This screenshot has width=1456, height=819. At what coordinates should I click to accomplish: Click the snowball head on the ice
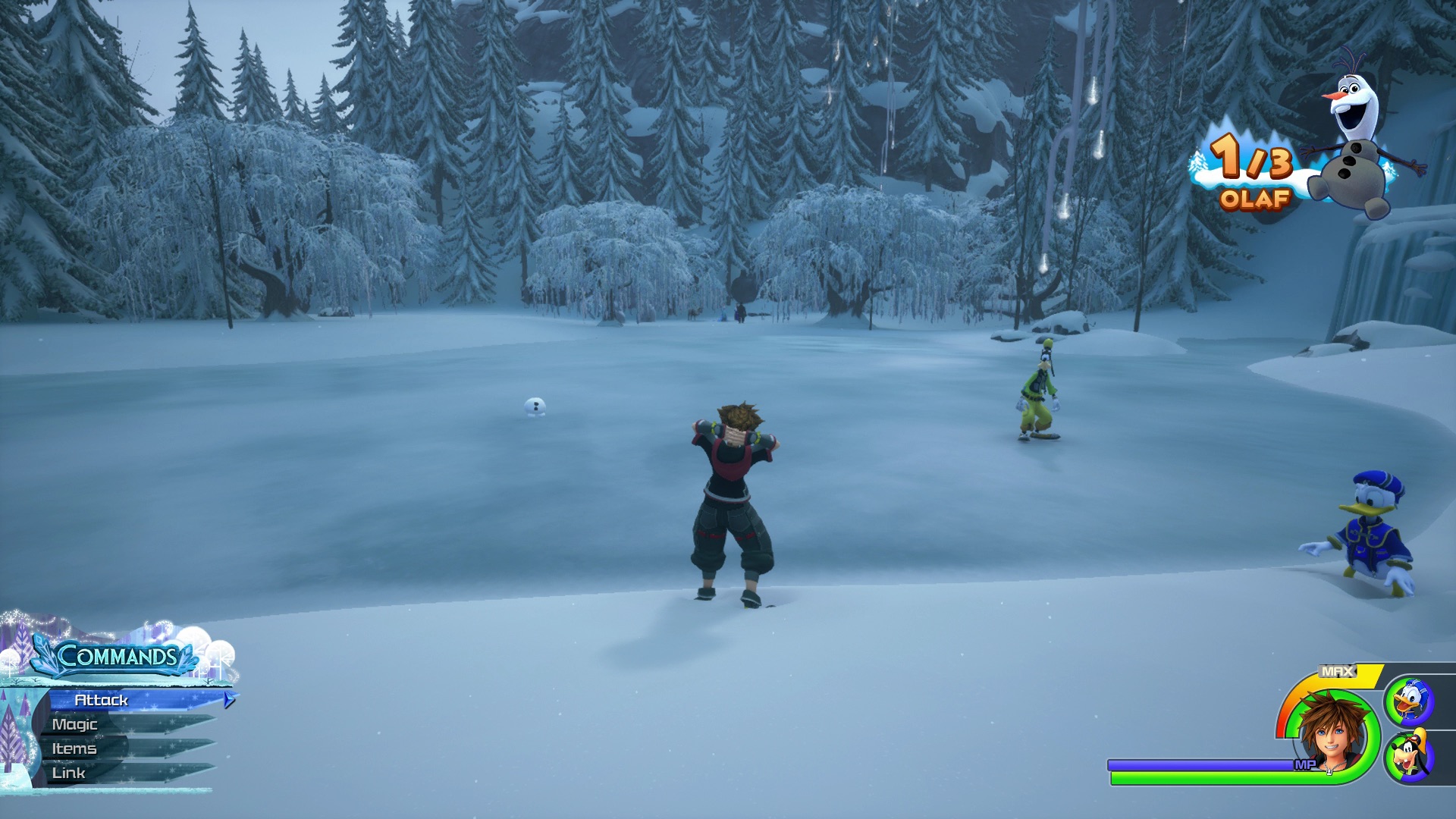(x=535, y=407)
